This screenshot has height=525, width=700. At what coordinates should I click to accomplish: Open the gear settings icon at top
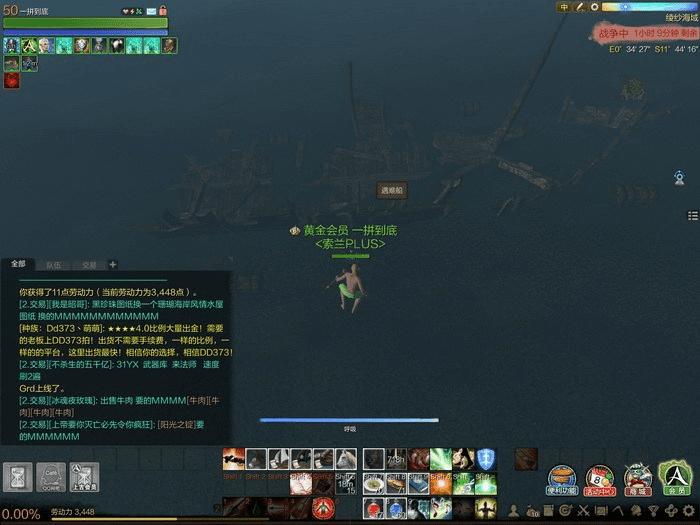[594, 7]
